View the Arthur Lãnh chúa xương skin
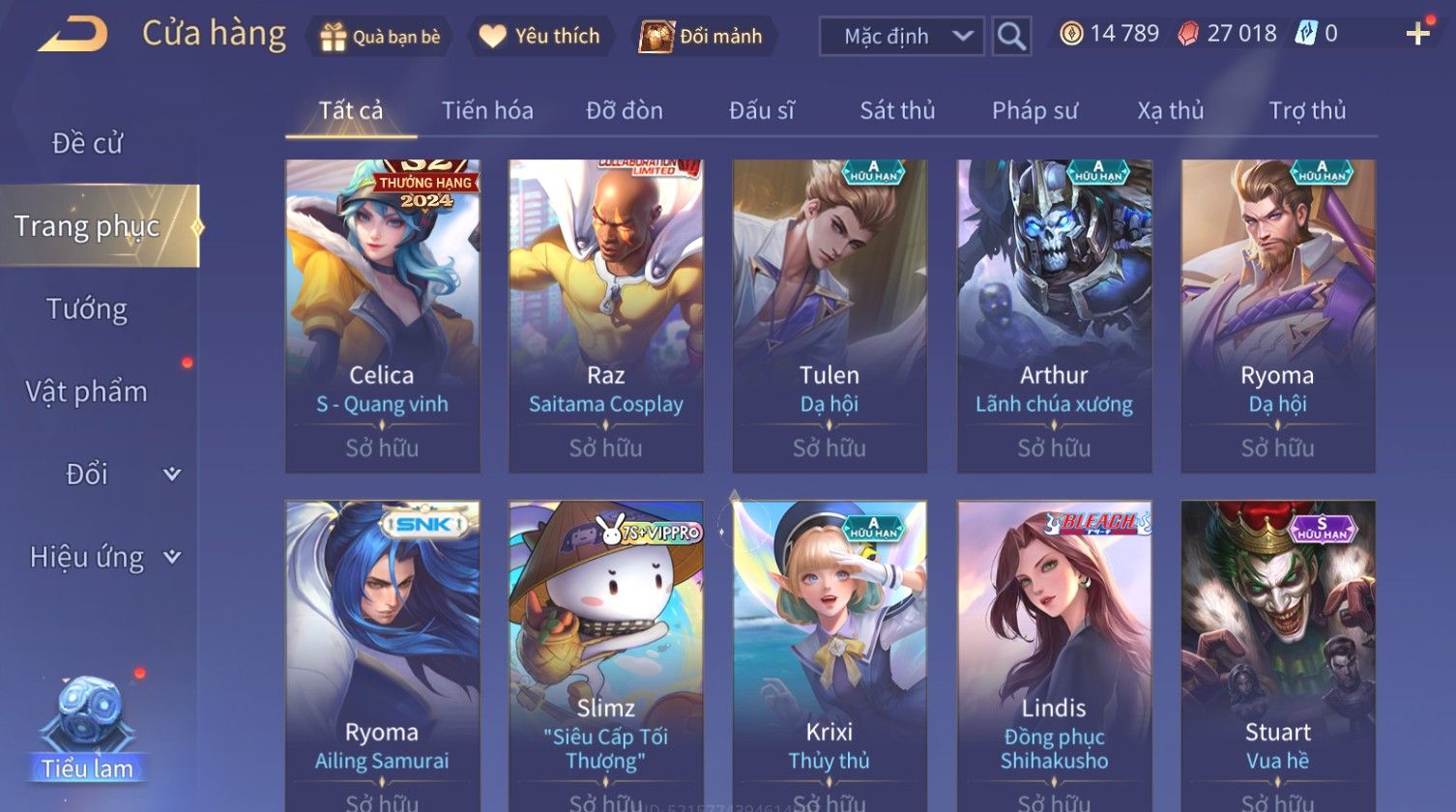The width and height of the screenshot is (1456, 812). pos(1054,315)
